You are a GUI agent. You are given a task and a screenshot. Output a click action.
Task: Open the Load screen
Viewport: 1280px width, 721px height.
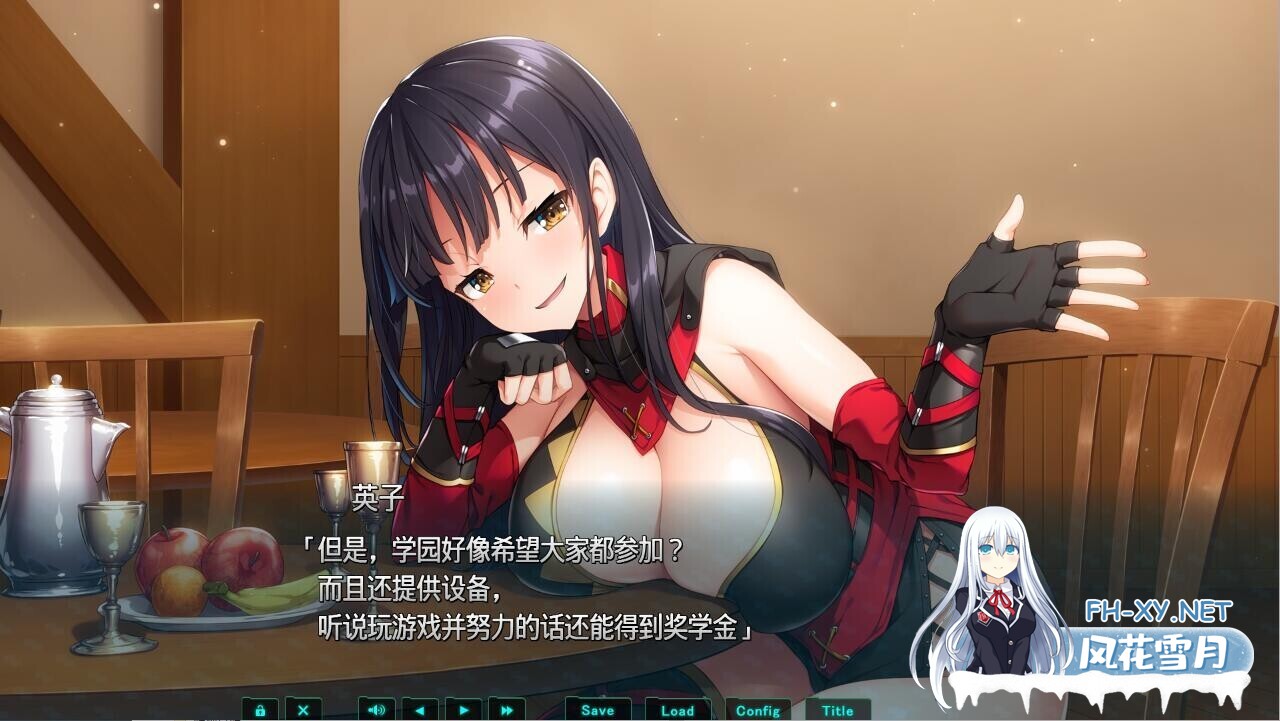click(678, 710)
